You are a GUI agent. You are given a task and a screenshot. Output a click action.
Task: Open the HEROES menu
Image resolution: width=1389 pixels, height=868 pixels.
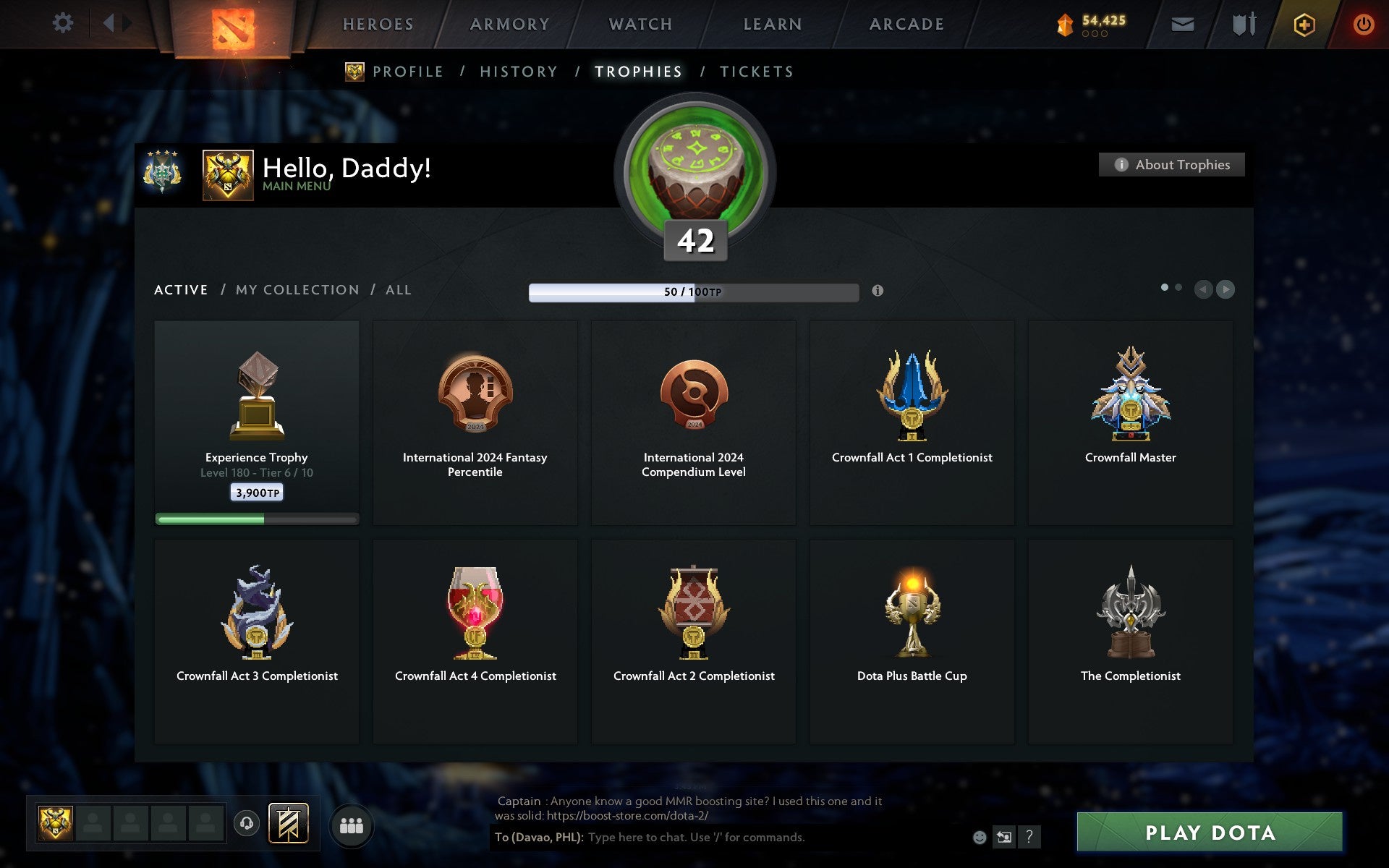(x=379, y=23)
